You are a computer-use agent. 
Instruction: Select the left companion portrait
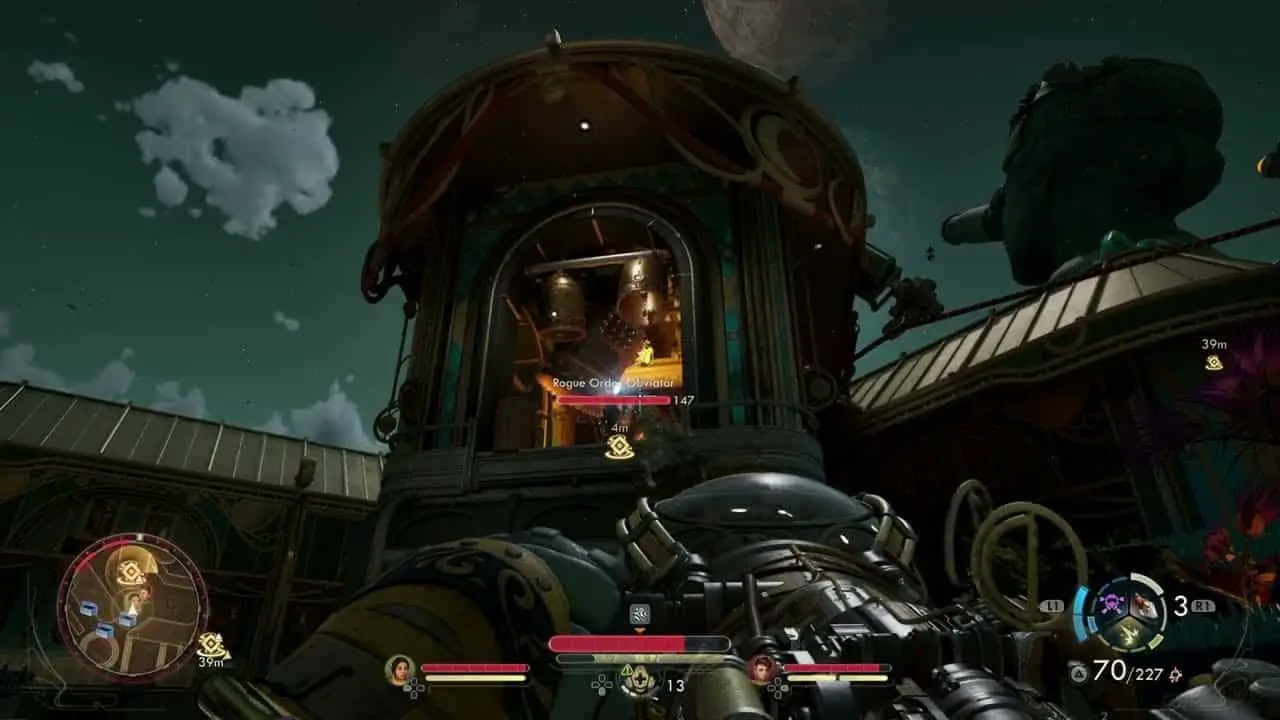tap(400, 669)
